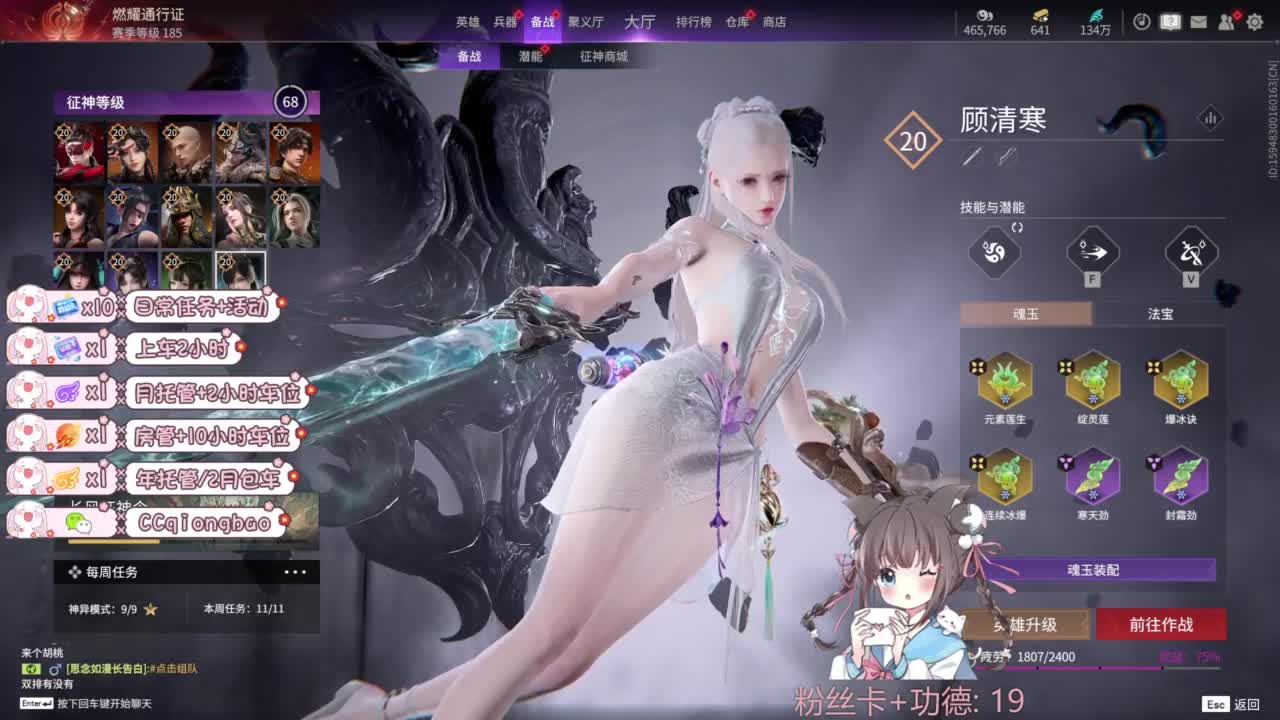Switch to the 潜能 sub-tab

pos(533,57)
